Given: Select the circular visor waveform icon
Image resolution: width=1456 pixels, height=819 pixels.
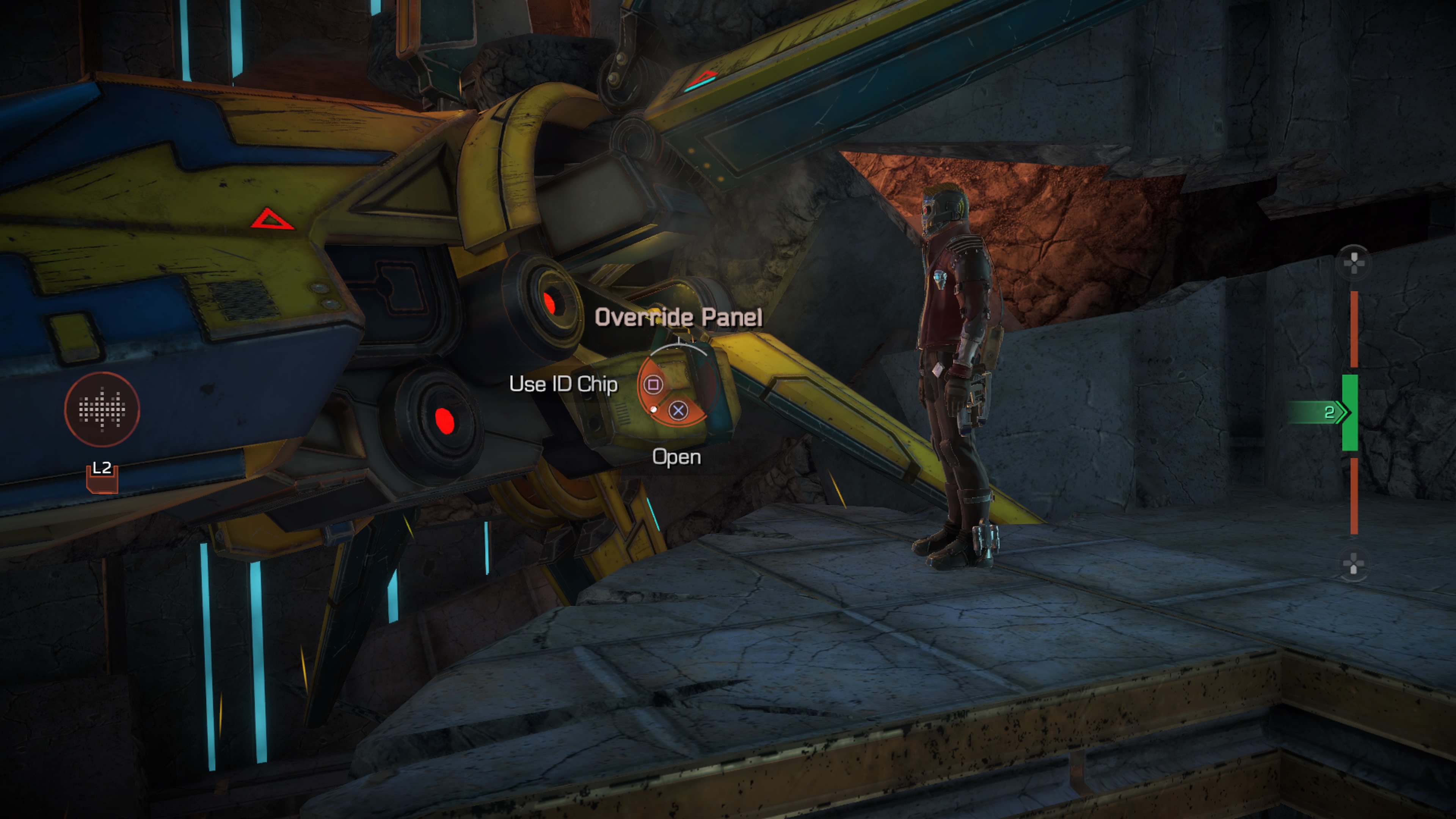Looking at the screenshot, I should point(102,408).
